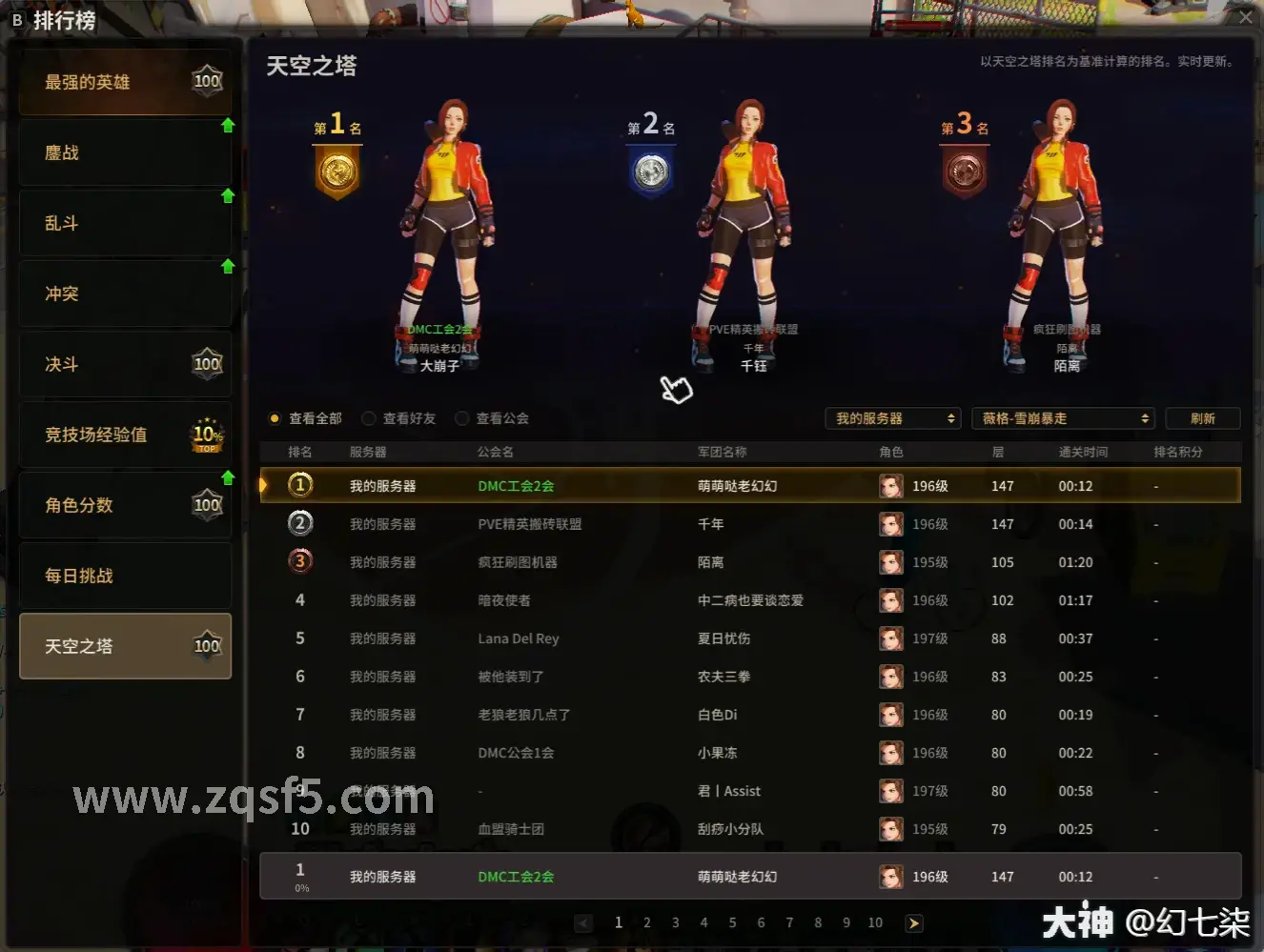Click the gold first-place medal icon
1264x952 pixels.
click(x=336, y=172)
